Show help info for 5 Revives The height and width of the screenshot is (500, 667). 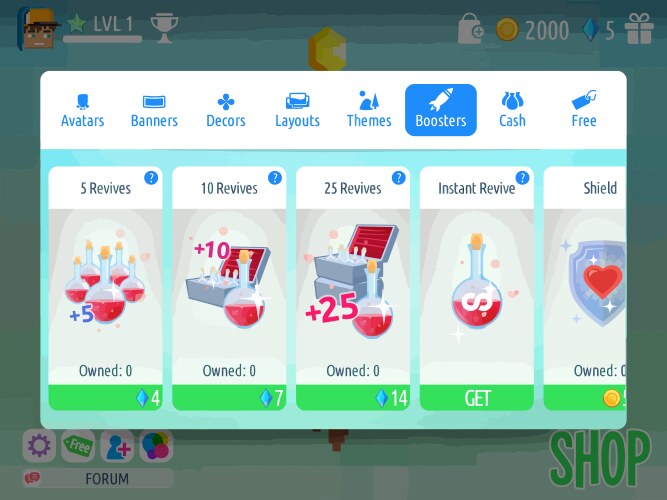click(151, 178)
